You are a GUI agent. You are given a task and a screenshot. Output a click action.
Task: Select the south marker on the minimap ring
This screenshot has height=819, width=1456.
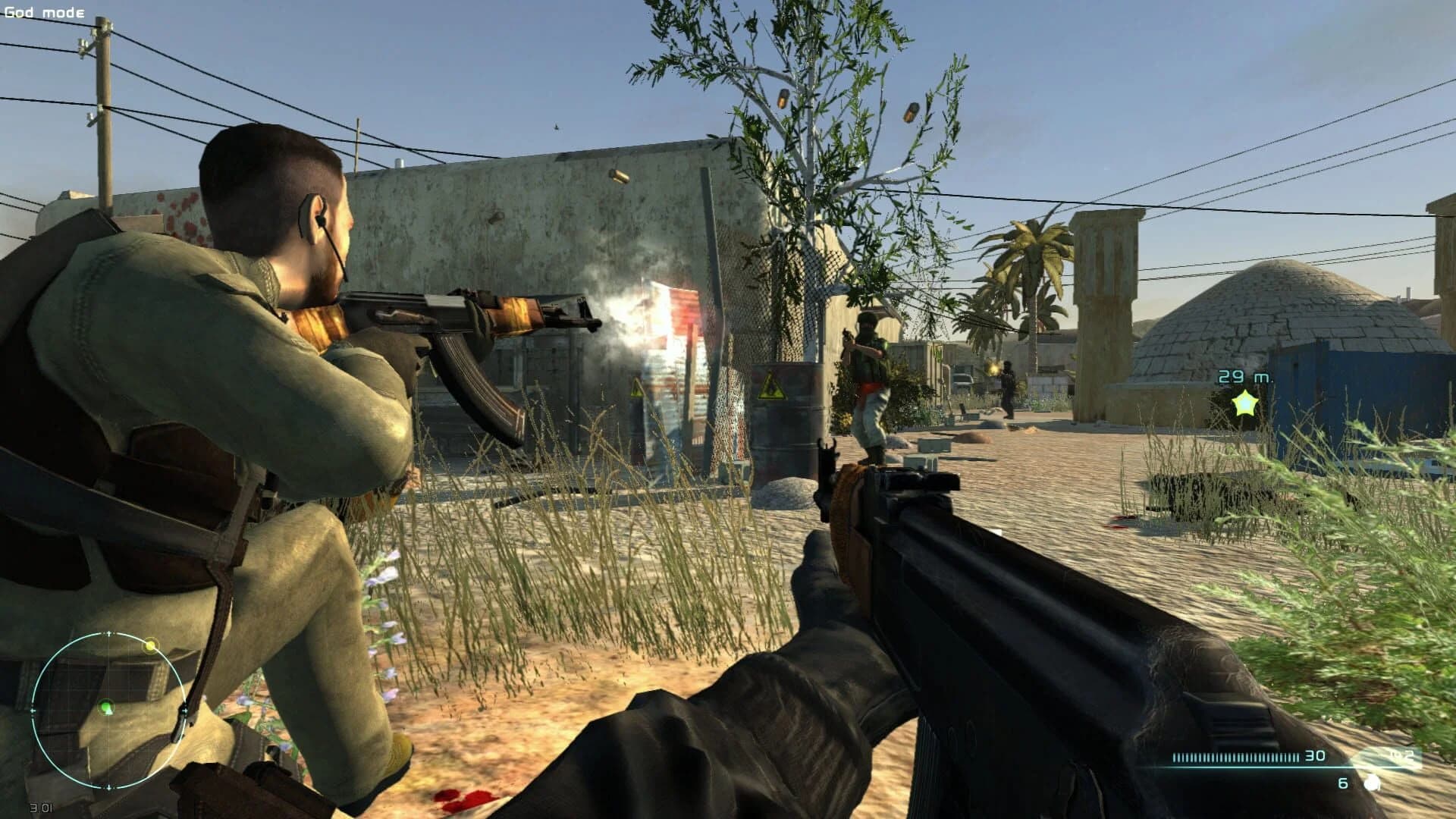(x=109, y=787)
